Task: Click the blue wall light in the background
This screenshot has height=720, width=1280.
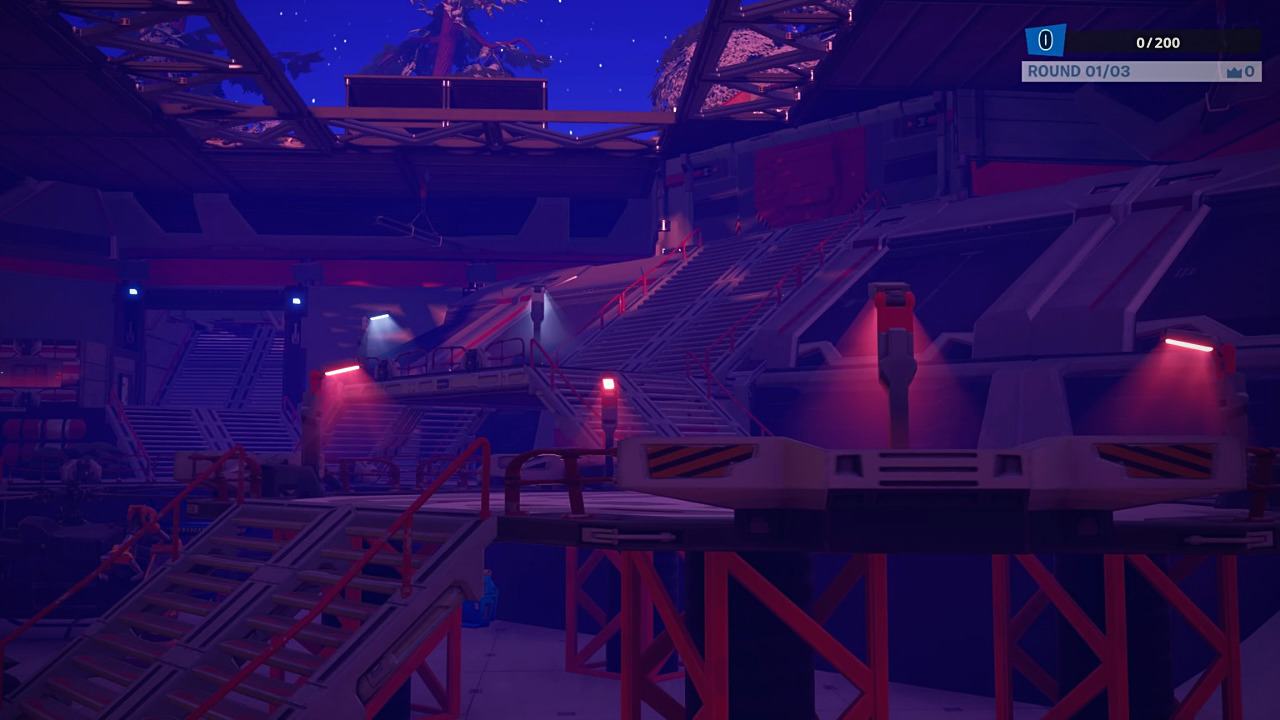Action: coord(133,290)
